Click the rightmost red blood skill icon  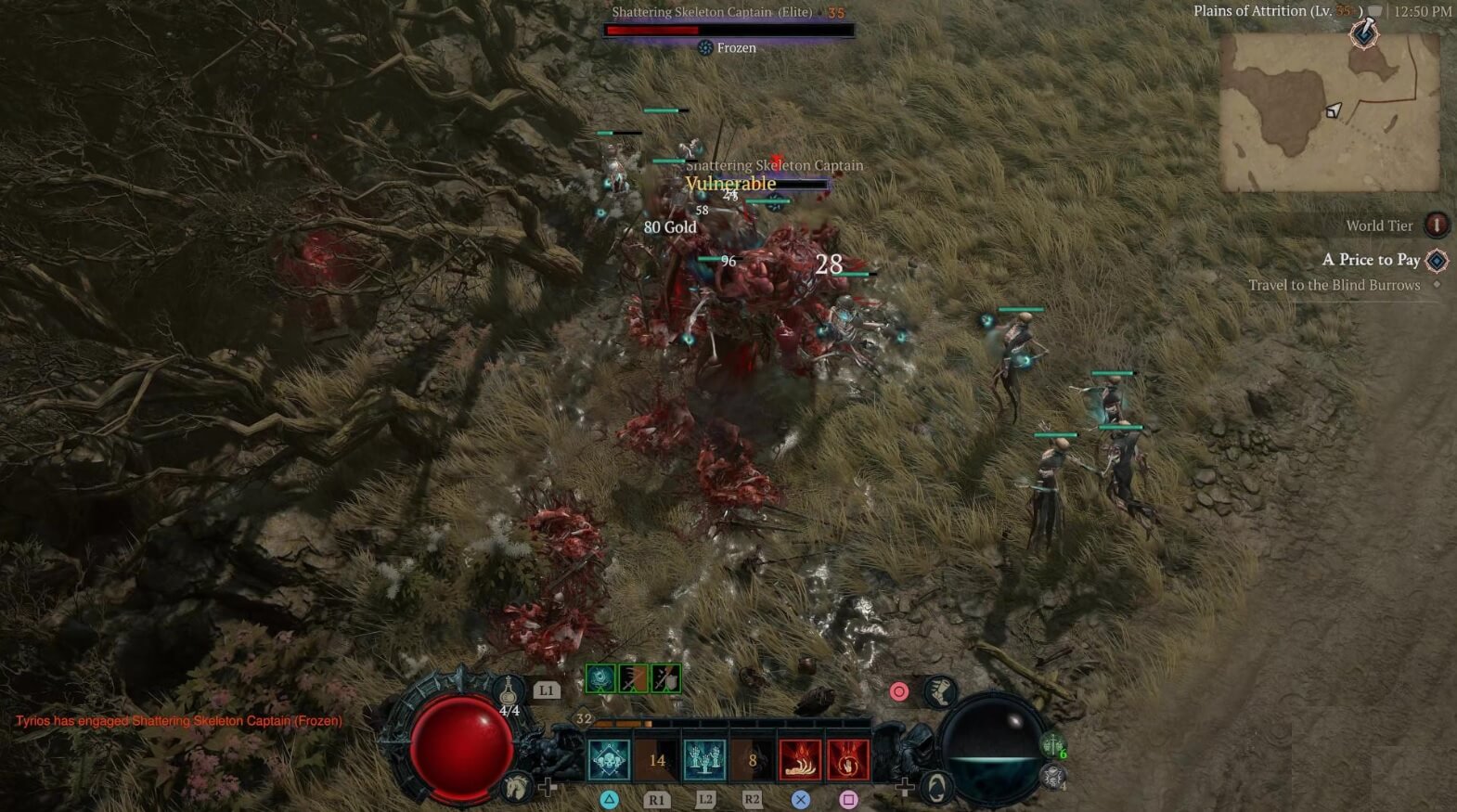pos(849,759)
